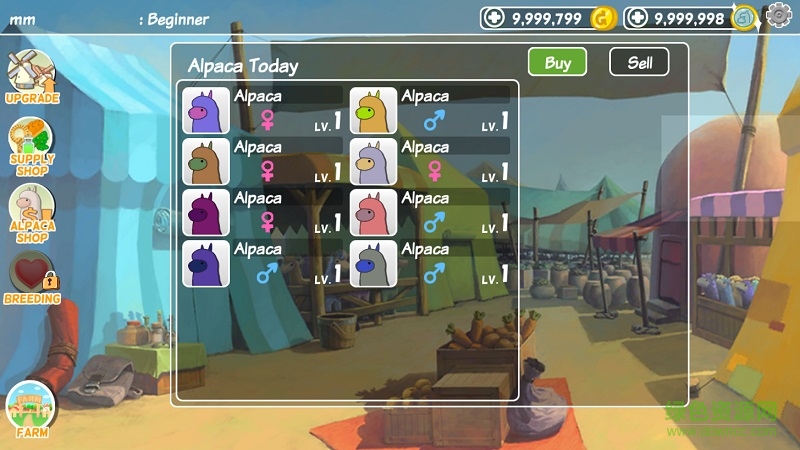Image resolution: width=800 pixels, height=450 pixels.
Task: Open the Upgrade menu
Action: click(x=31, y=77)
